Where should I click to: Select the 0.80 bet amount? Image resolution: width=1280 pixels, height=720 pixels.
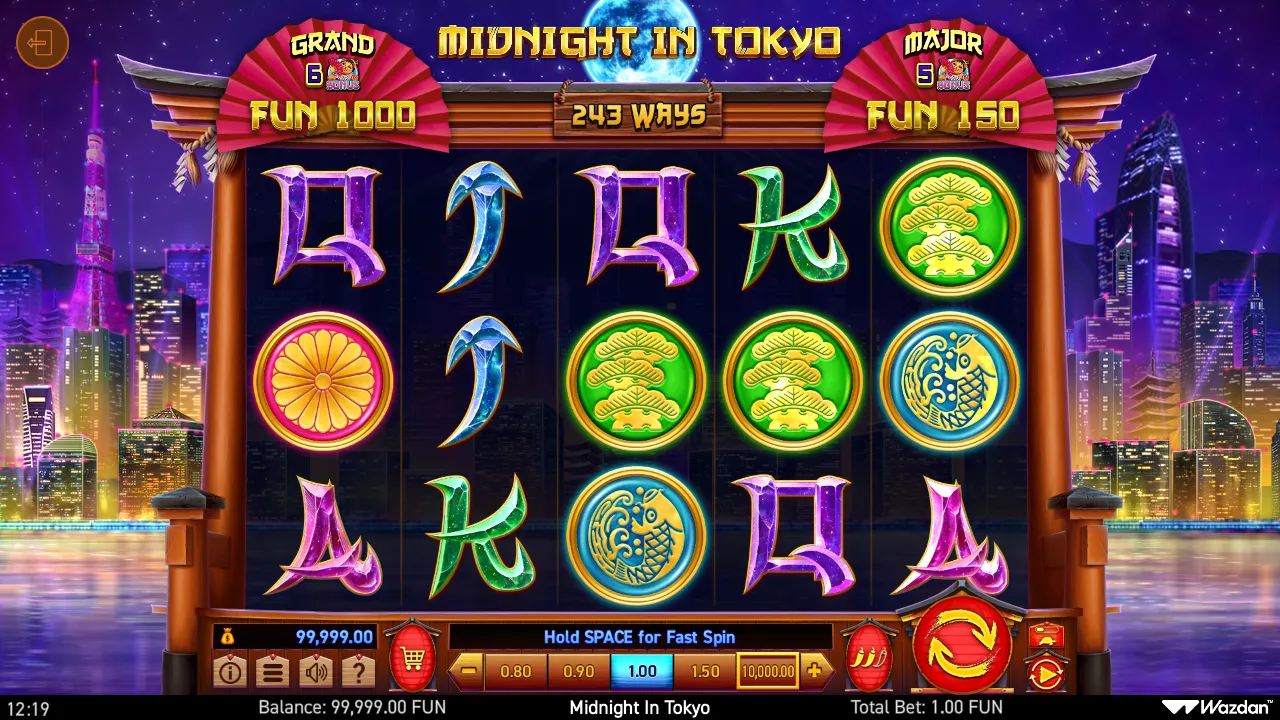[515, 671]
